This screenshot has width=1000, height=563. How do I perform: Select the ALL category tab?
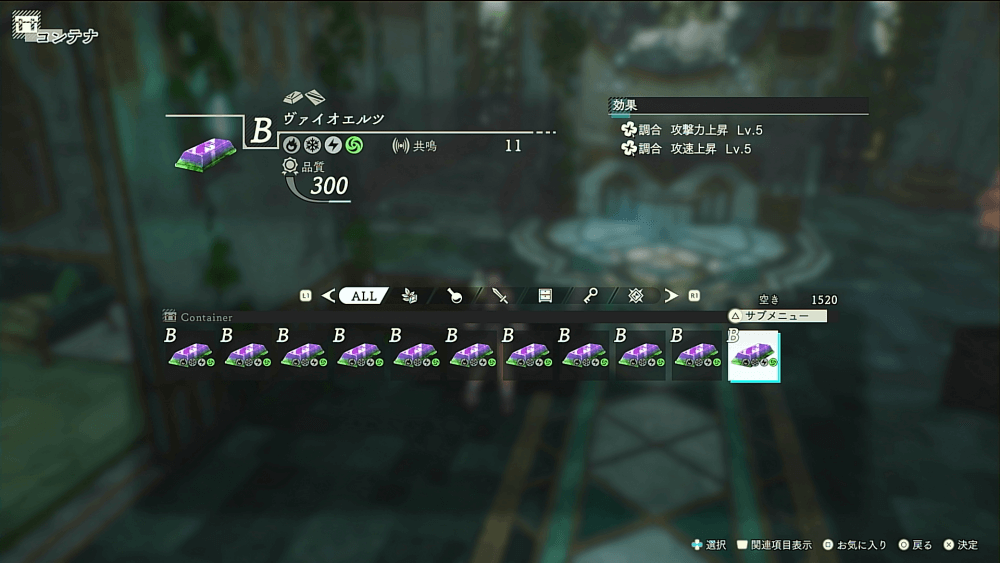coord(364,296)
